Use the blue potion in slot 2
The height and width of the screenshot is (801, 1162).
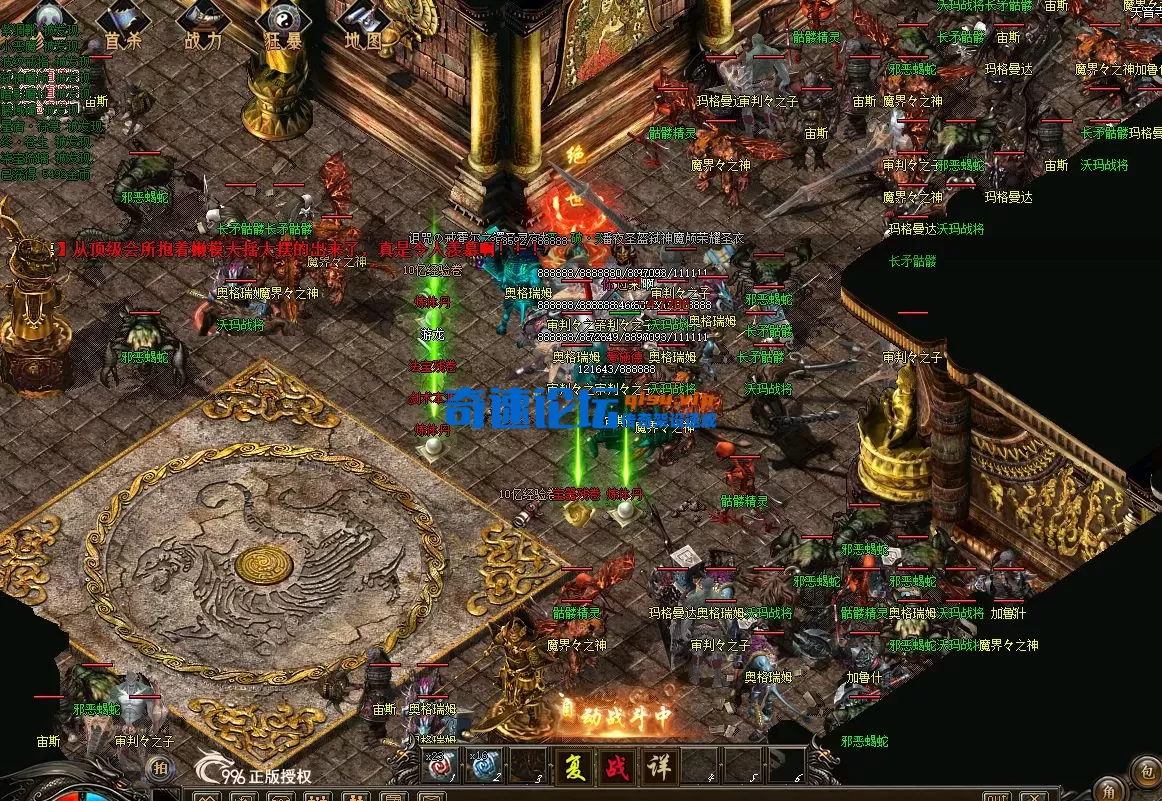(485, 766)
